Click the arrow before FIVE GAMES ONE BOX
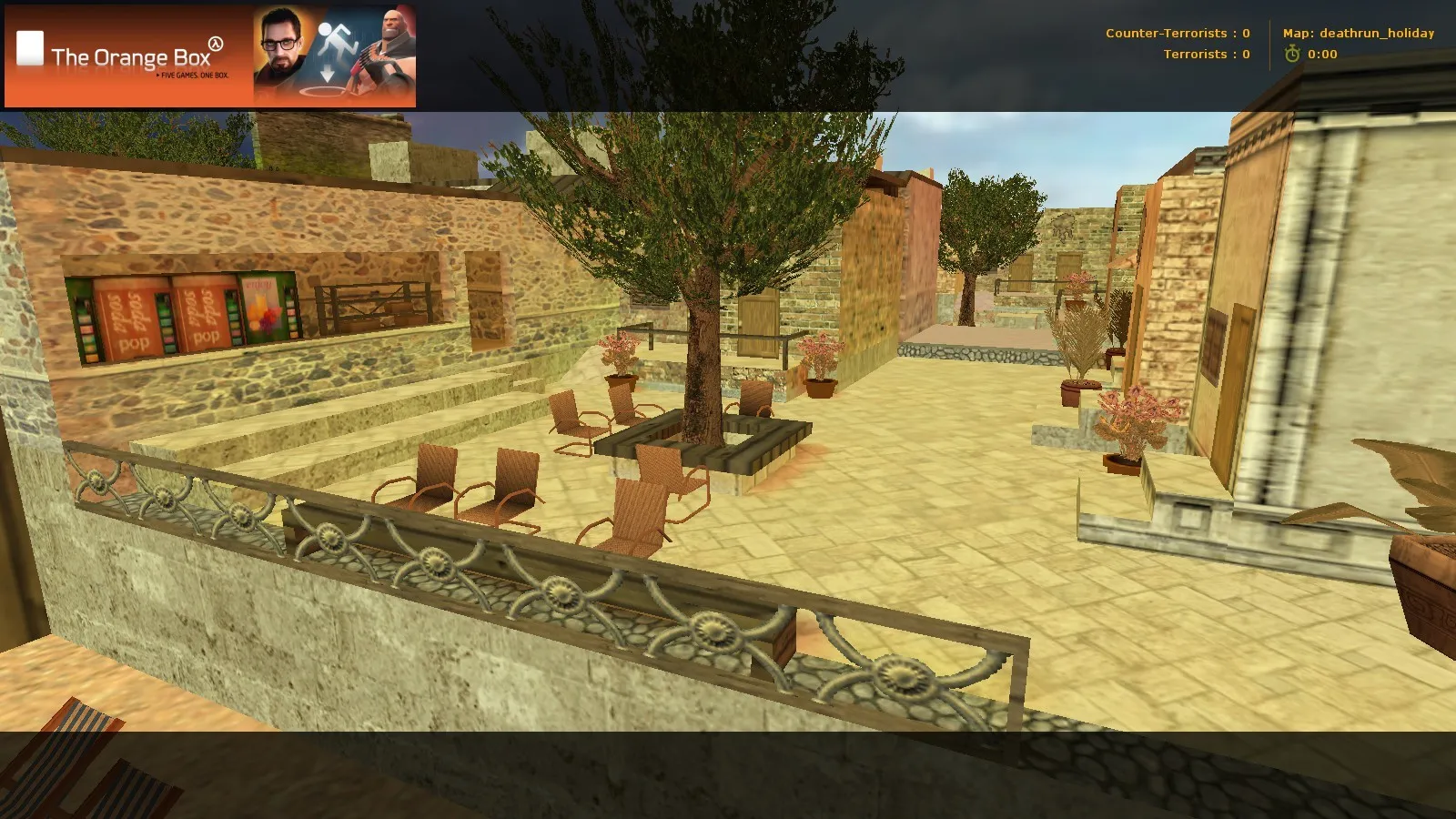This screenshot has width=1456, height=819. [157, 76]
